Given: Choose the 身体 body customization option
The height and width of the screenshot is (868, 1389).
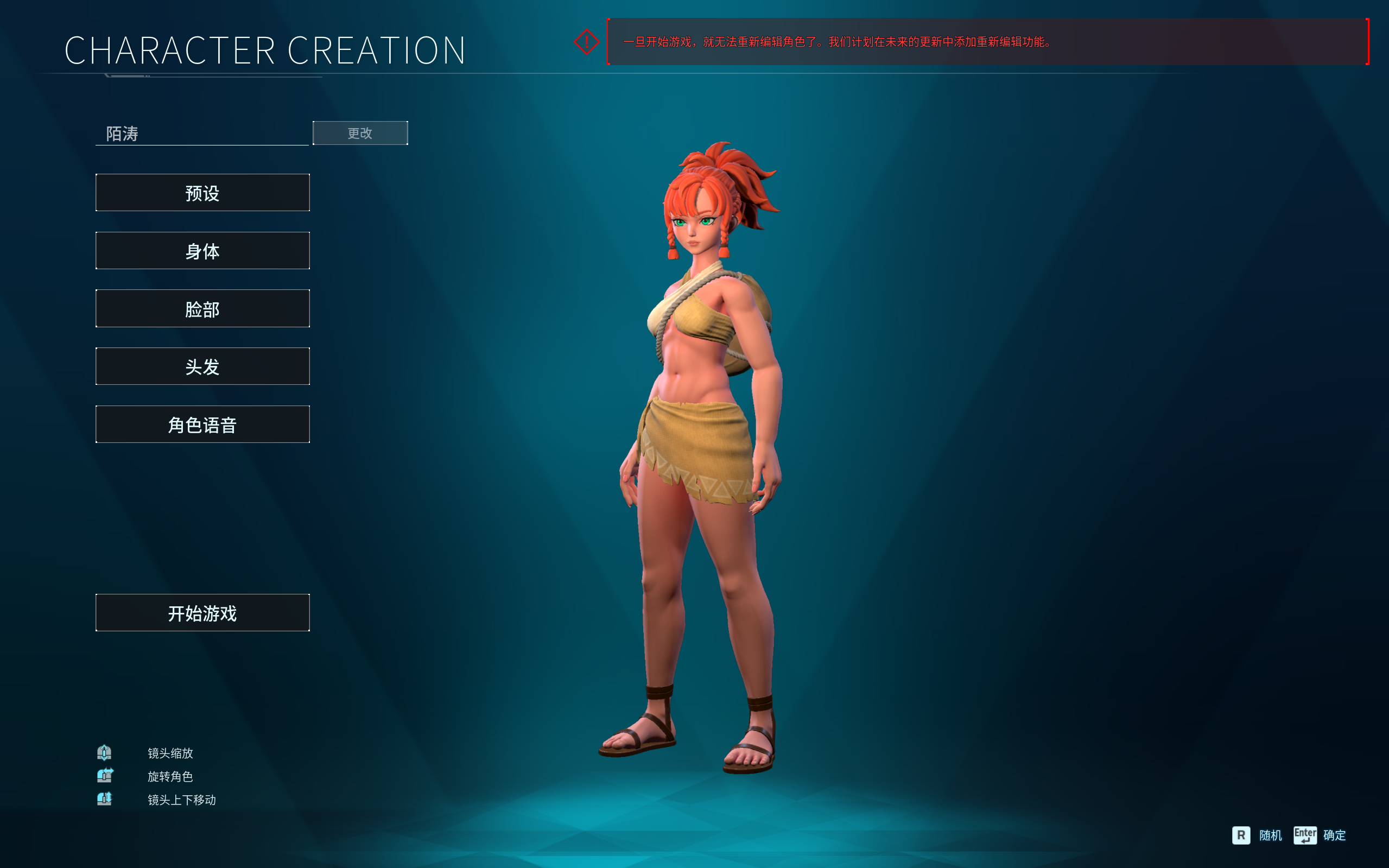Looking at the screenshot, I should tap(202, 251).
